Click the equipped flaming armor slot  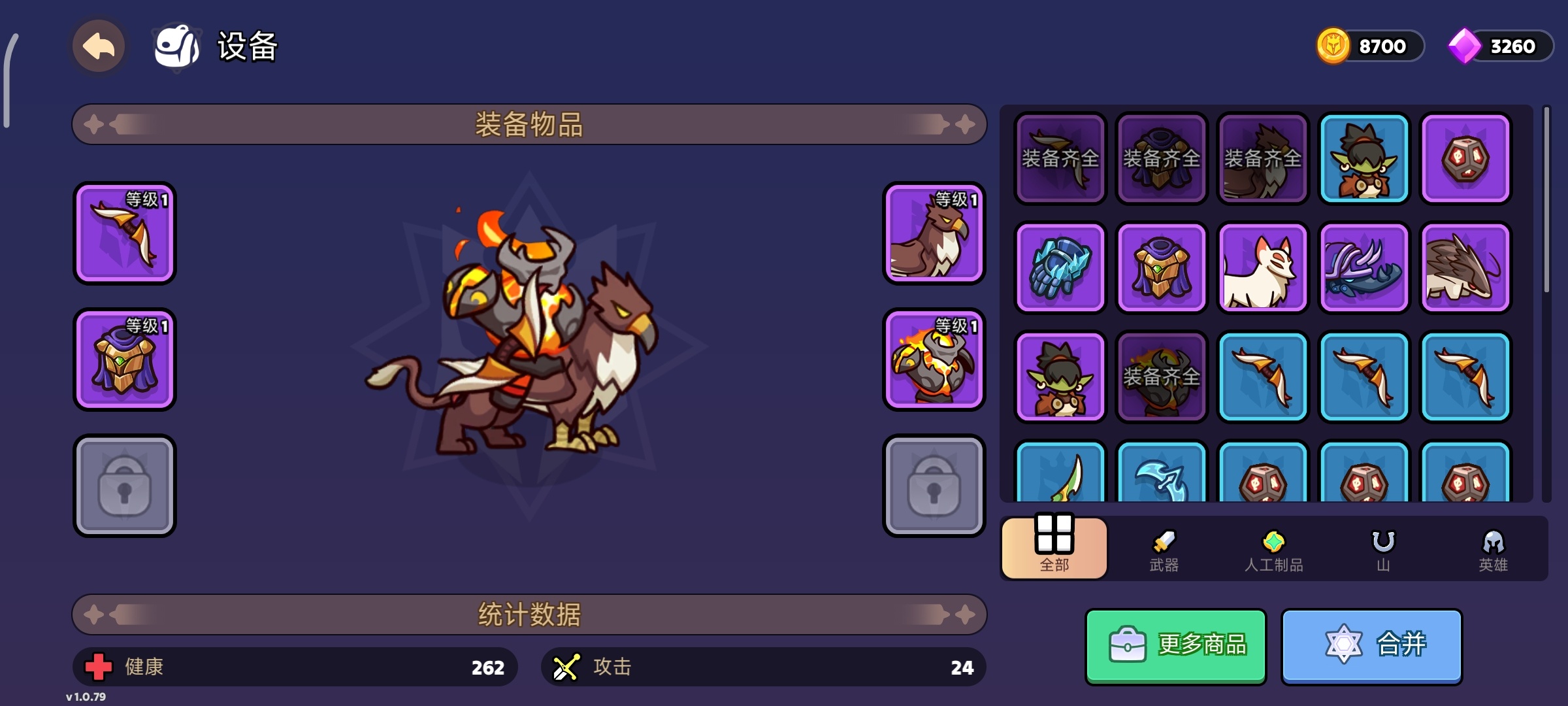[934, 360]
